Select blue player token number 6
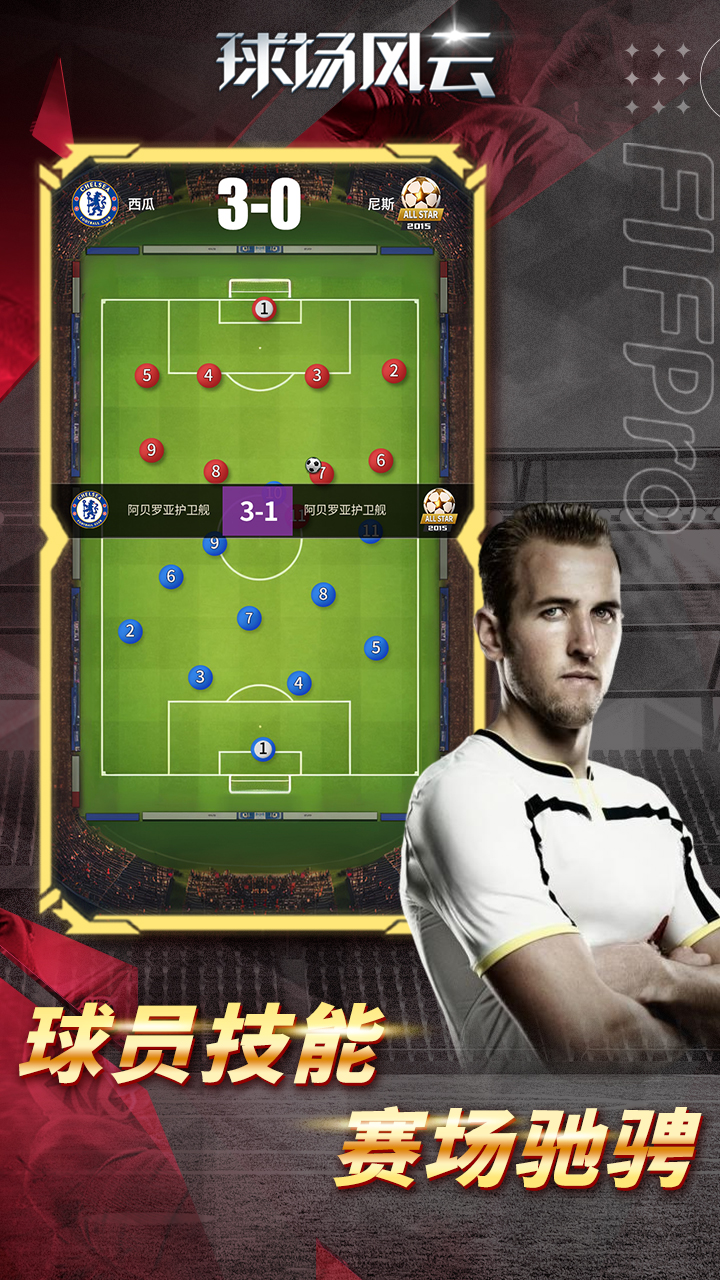Image resolution: width=720 pixels, height=1280 pixels. click(x=171, y=576)
